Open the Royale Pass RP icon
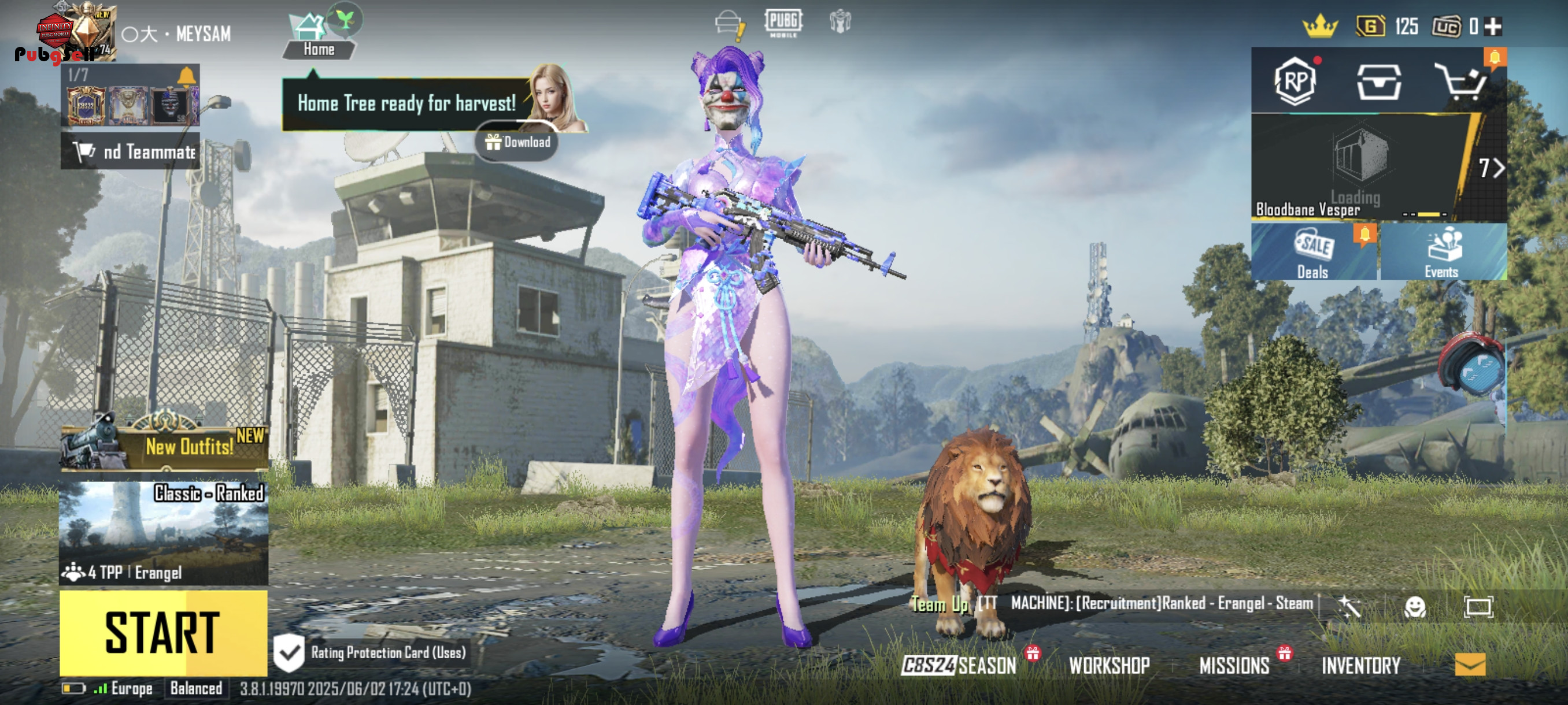This screenshot has height=705, width=1568. click(x=1295, y=81)
